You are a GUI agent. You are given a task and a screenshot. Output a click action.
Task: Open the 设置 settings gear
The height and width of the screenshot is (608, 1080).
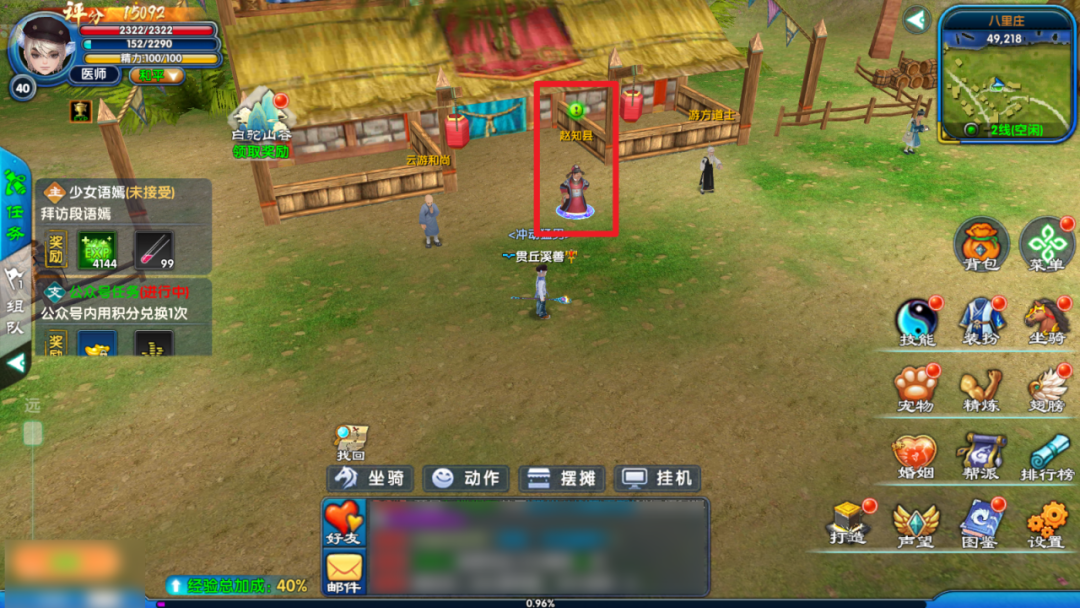tap(1046, 522)
